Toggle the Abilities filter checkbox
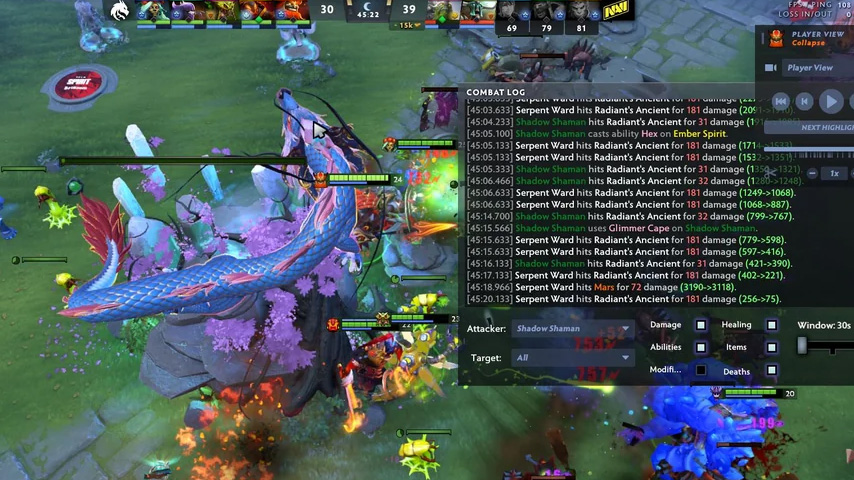Viewport: 854px width, 480px height. (x=701, y=348)
